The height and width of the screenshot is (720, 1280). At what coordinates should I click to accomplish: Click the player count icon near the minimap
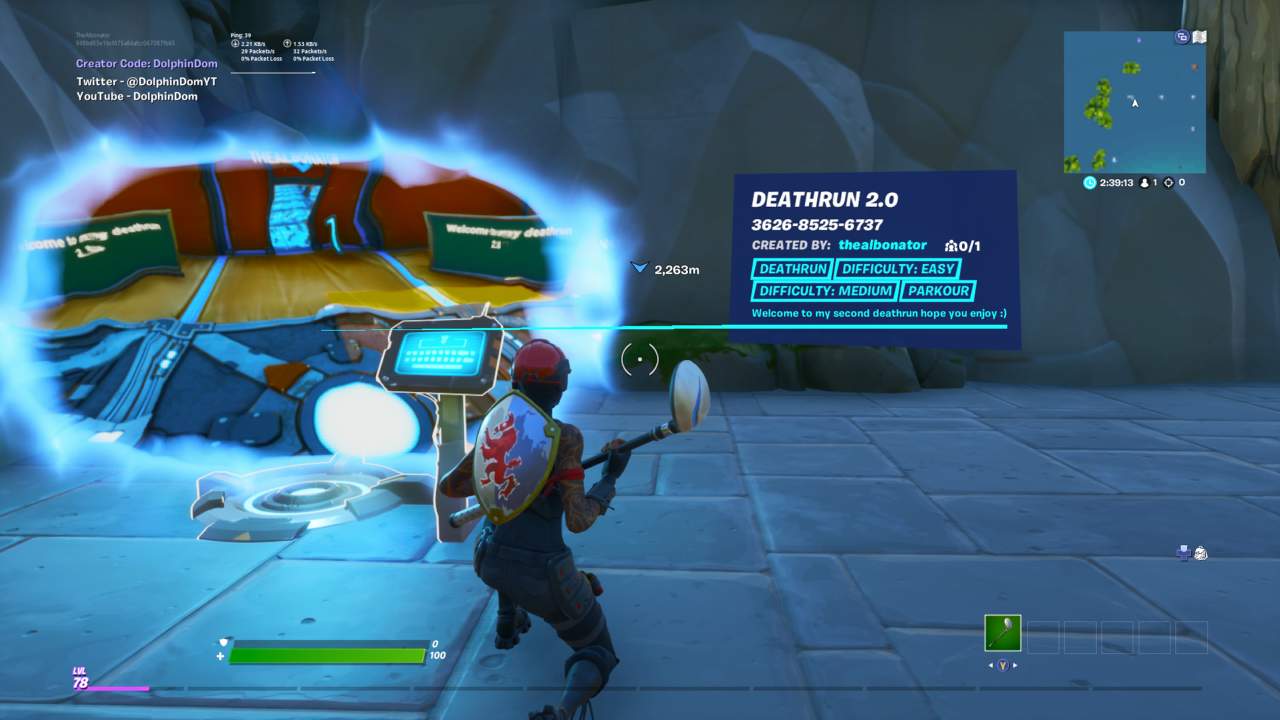click(1145, 182)
